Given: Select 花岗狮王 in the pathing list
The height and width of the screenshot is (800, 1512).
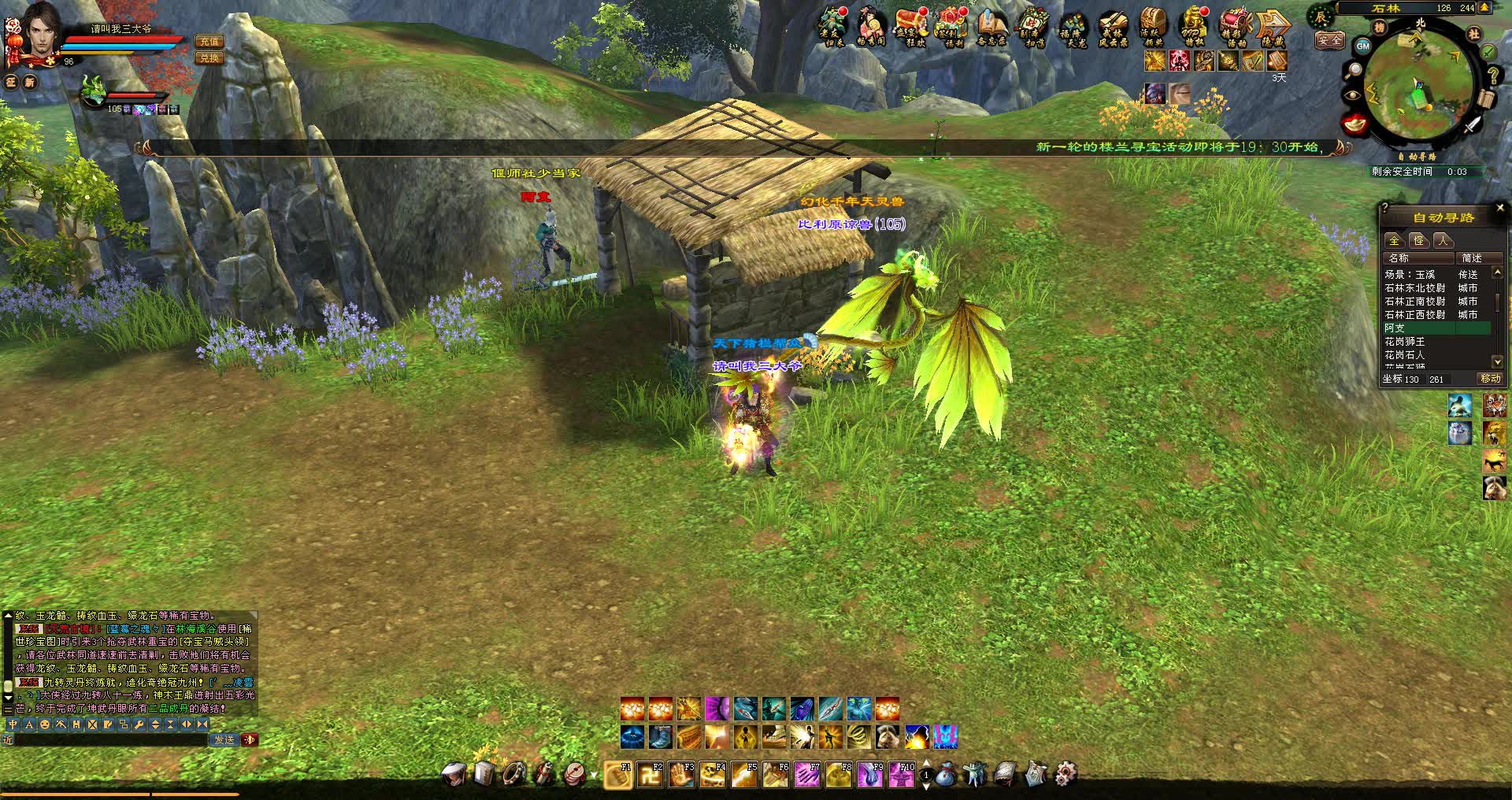Looking at the screenshot, I should coord(1405,342).
